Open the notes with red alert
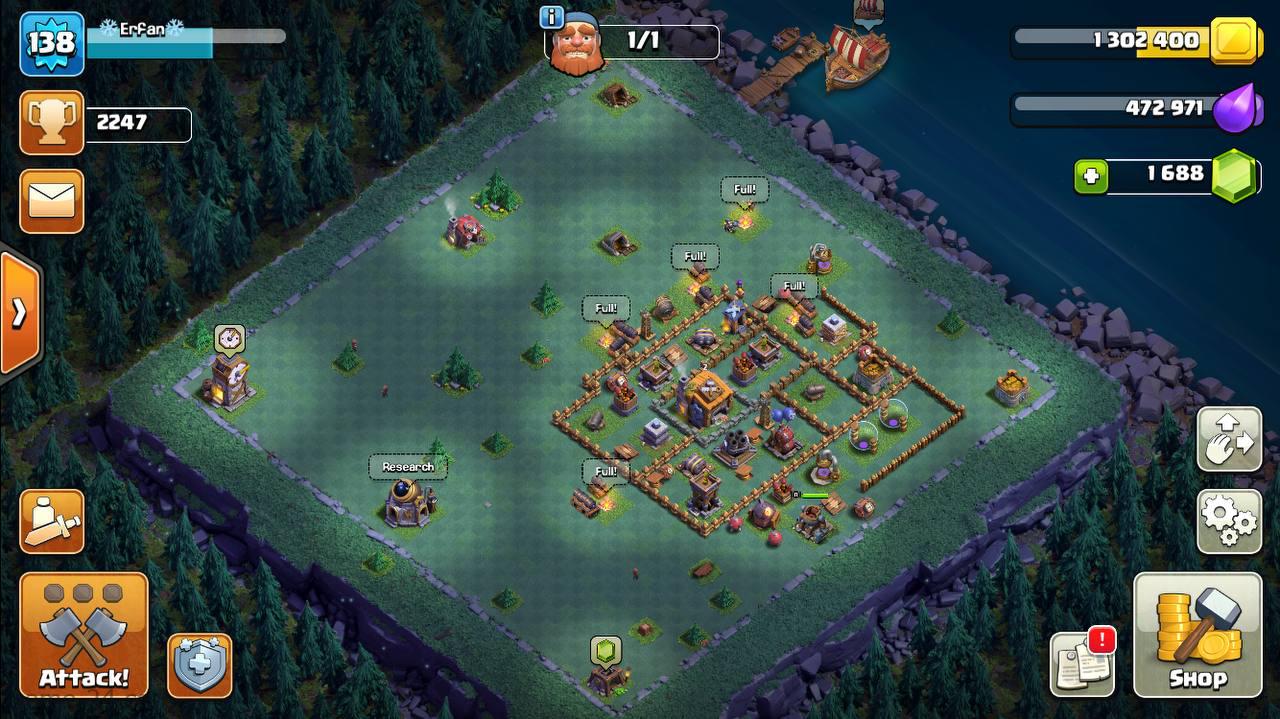Image resolution: width=1280 pixels, height=719 pixels. 1083,663
